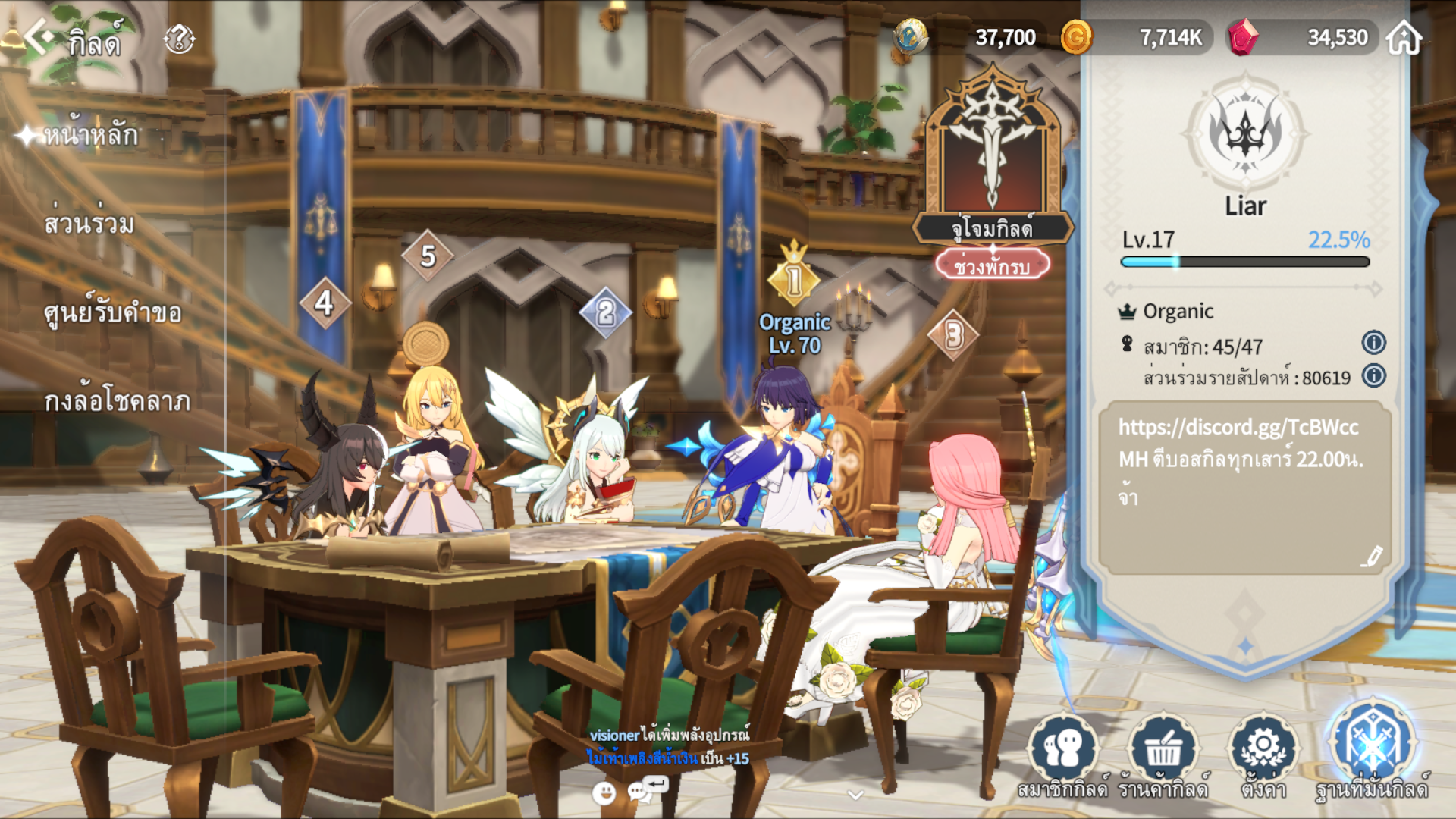Open the กงล้อโชคลาภ fortune wheel
This screenshot has width=1456, height=819.
(117, 401)
